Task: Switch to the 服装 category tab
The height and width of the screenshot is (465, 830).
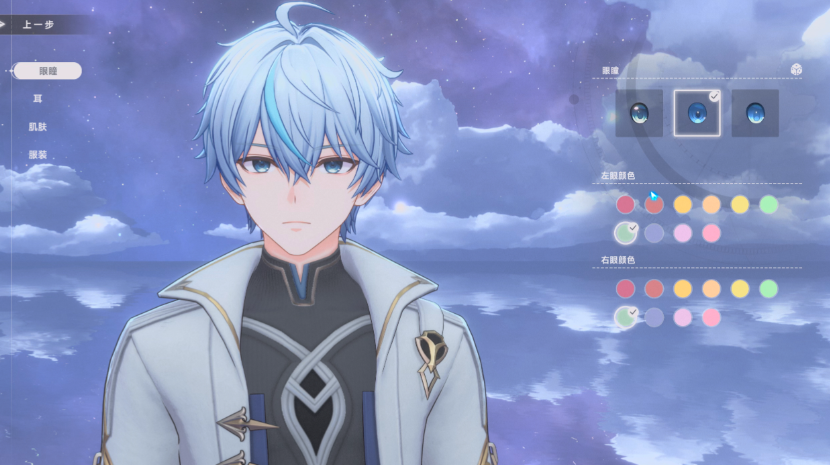Action: (38, 155)
